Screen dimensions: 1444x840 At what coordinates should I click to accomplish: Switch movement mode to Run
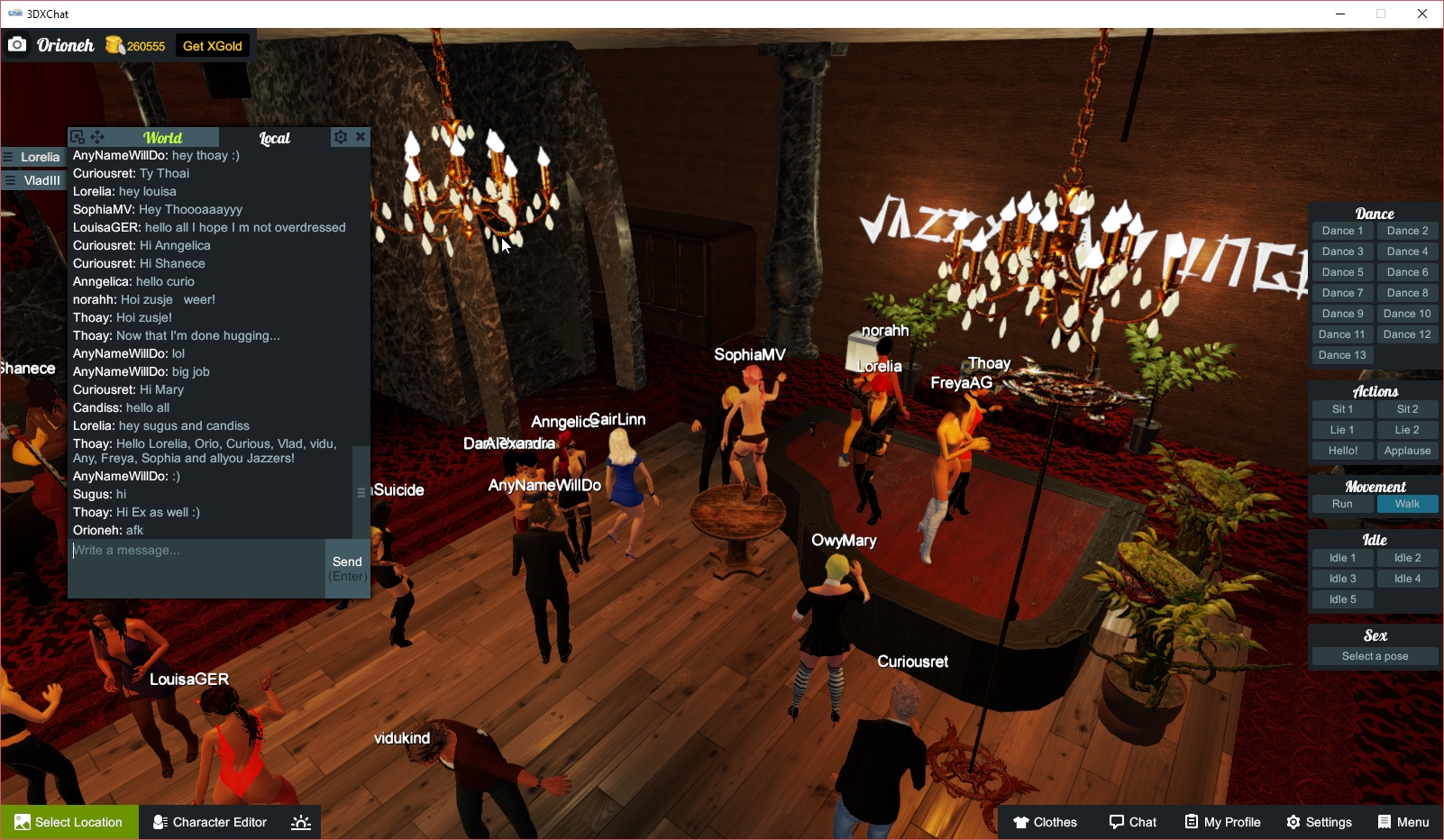1342,504
